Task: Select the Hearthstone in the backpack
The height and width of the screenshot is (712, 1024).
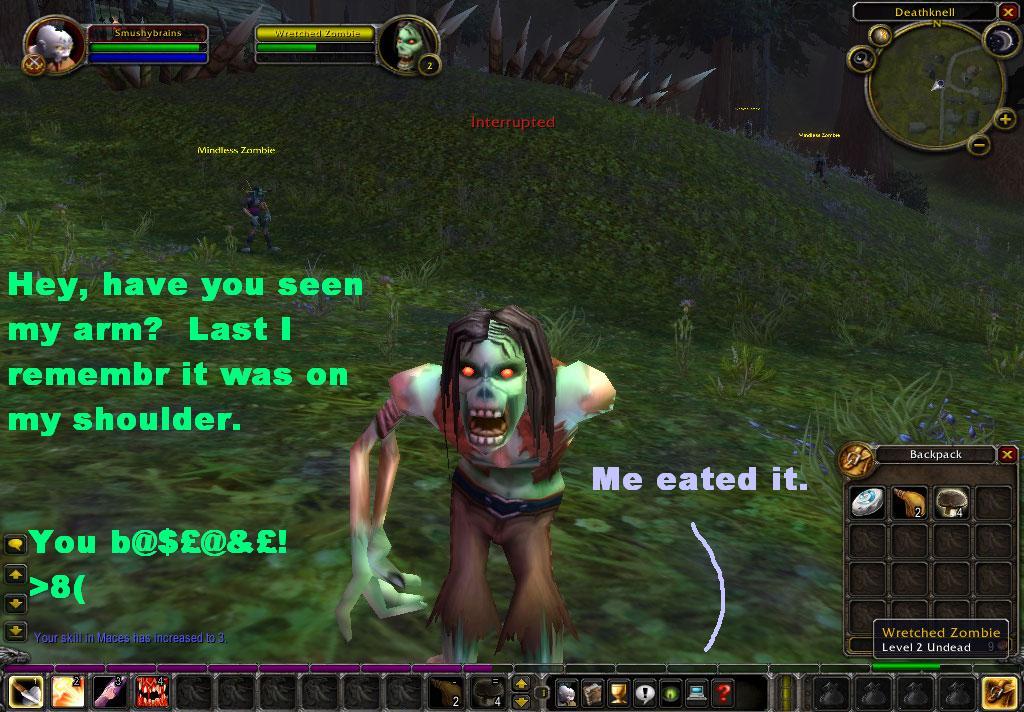Action: point(866,503)
